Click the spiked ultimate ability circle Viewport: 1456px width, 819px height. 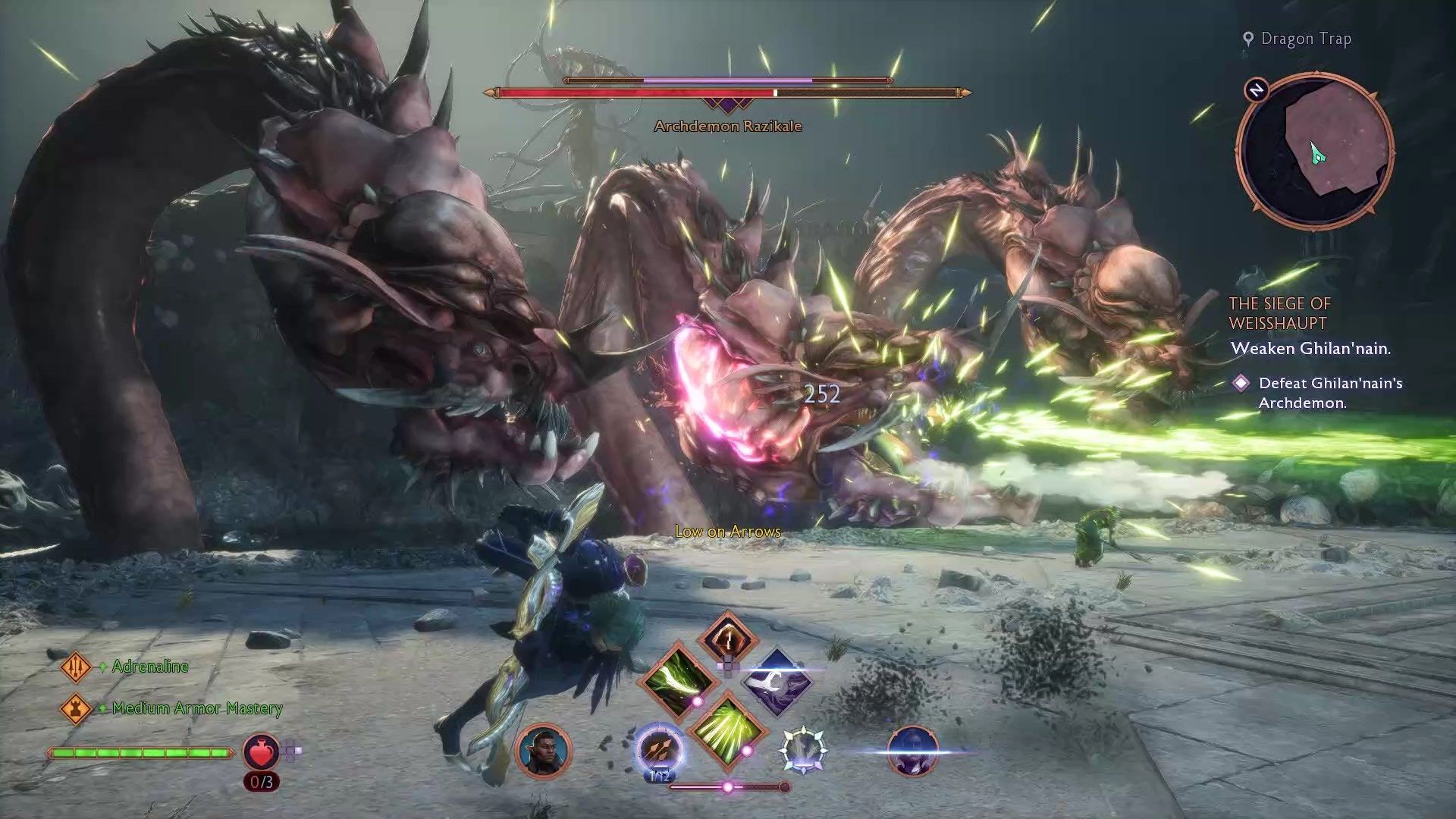pyautogui.click(x=803, y=749)
